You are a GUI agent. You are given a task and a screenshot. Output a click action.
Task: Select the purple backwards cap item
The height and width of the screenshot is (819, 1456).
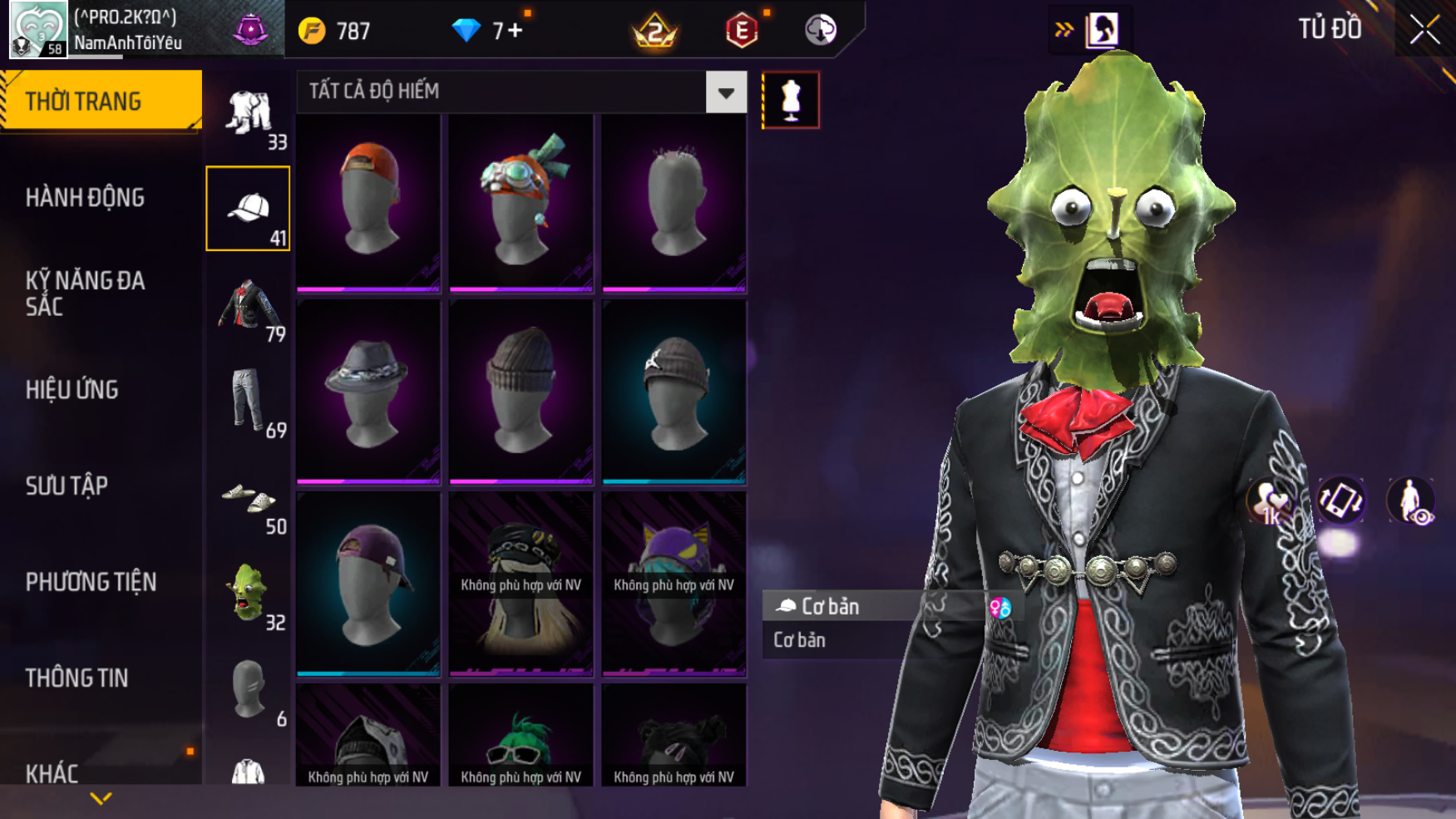[x=368, y=585]
